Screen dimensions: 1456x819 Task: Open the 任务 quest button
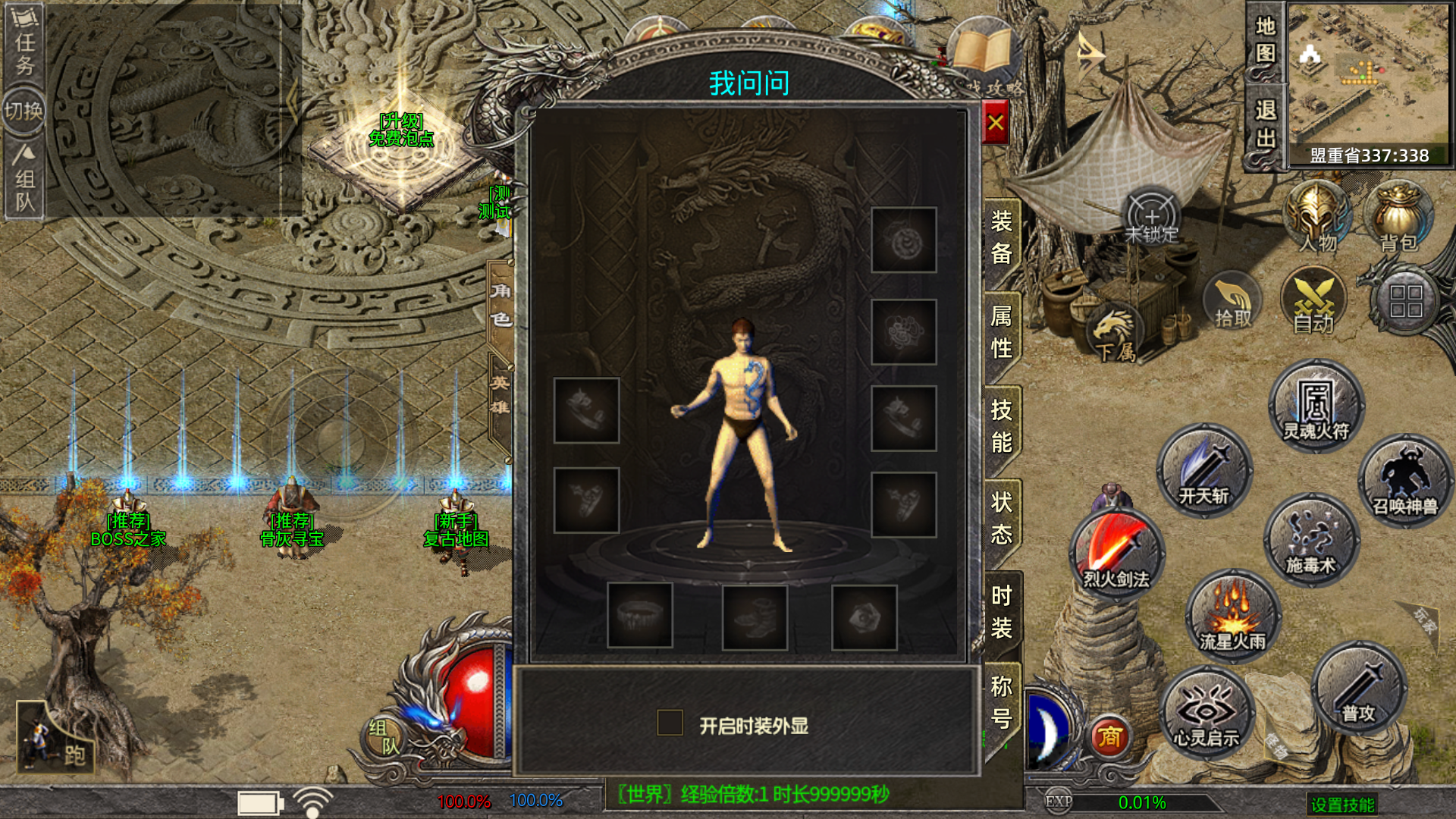tap(24, 40)
